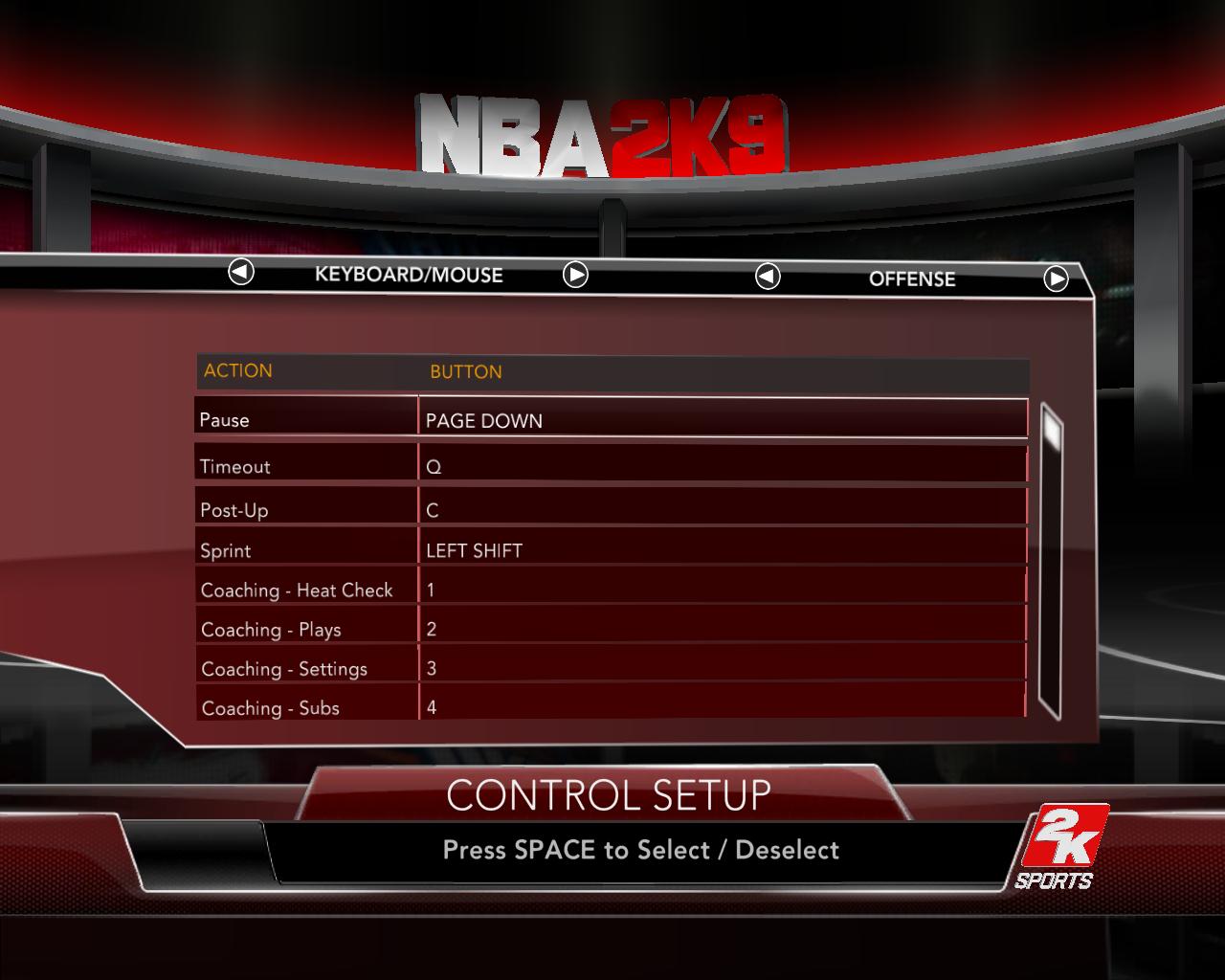Switch category using the OFFENSE label
Image resolution: width=1225 pixels, height=980 pixels.
click(911, 279)
